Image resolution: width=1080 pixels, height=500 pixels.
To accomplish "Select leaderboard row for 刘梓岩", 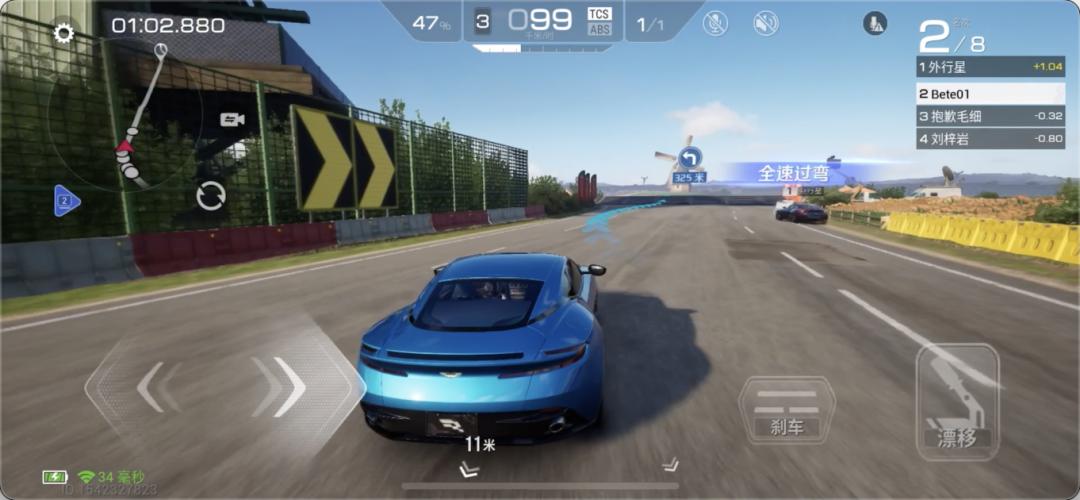I will pyautogui.click(x=992, y=139).
